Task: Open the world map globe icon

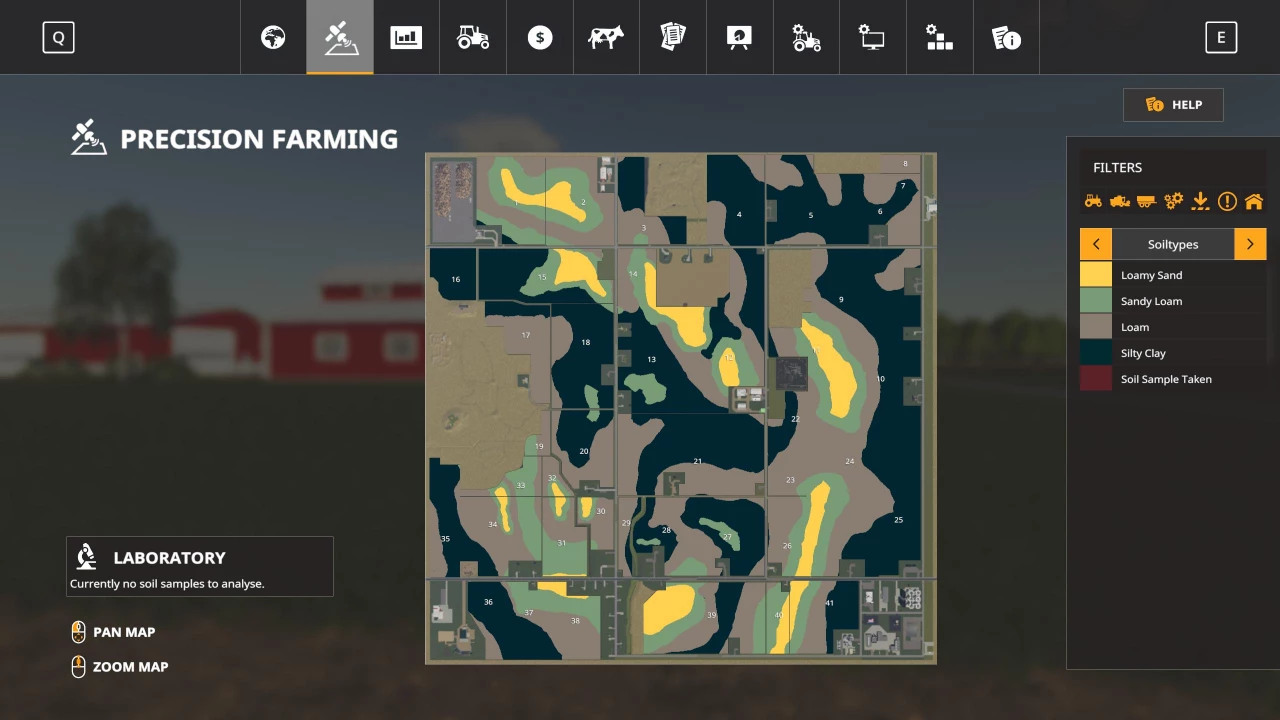Action: (x=272, y=37)
